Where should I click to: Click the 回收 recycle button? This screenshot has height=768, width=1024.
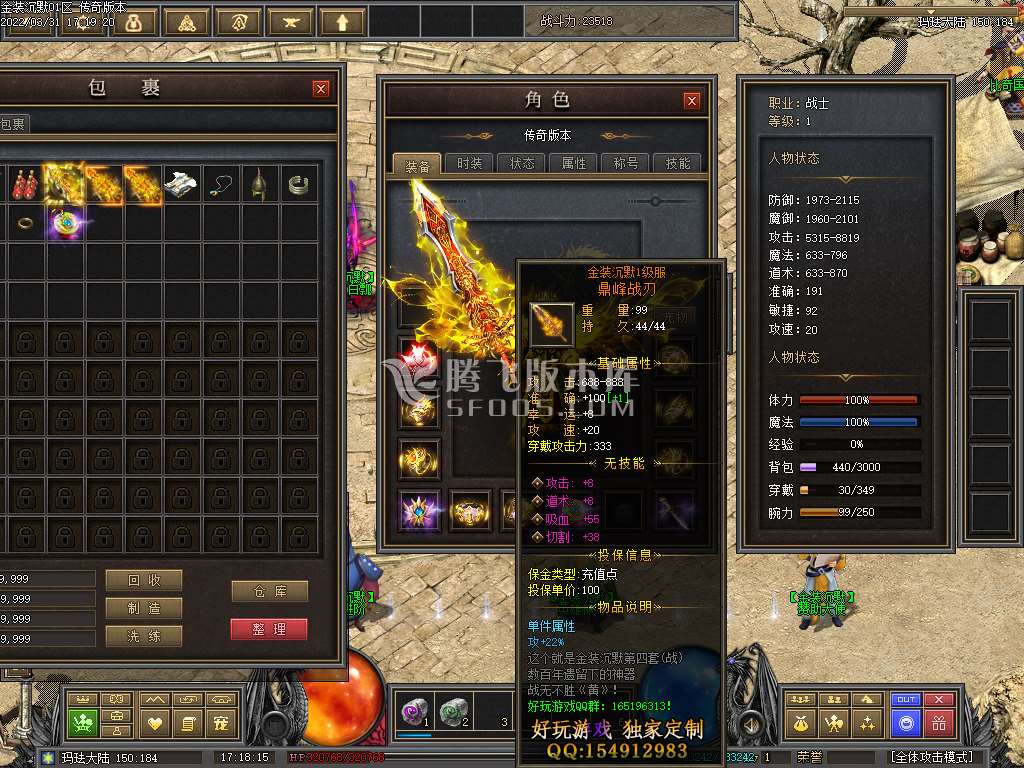[x=144, y=580]
